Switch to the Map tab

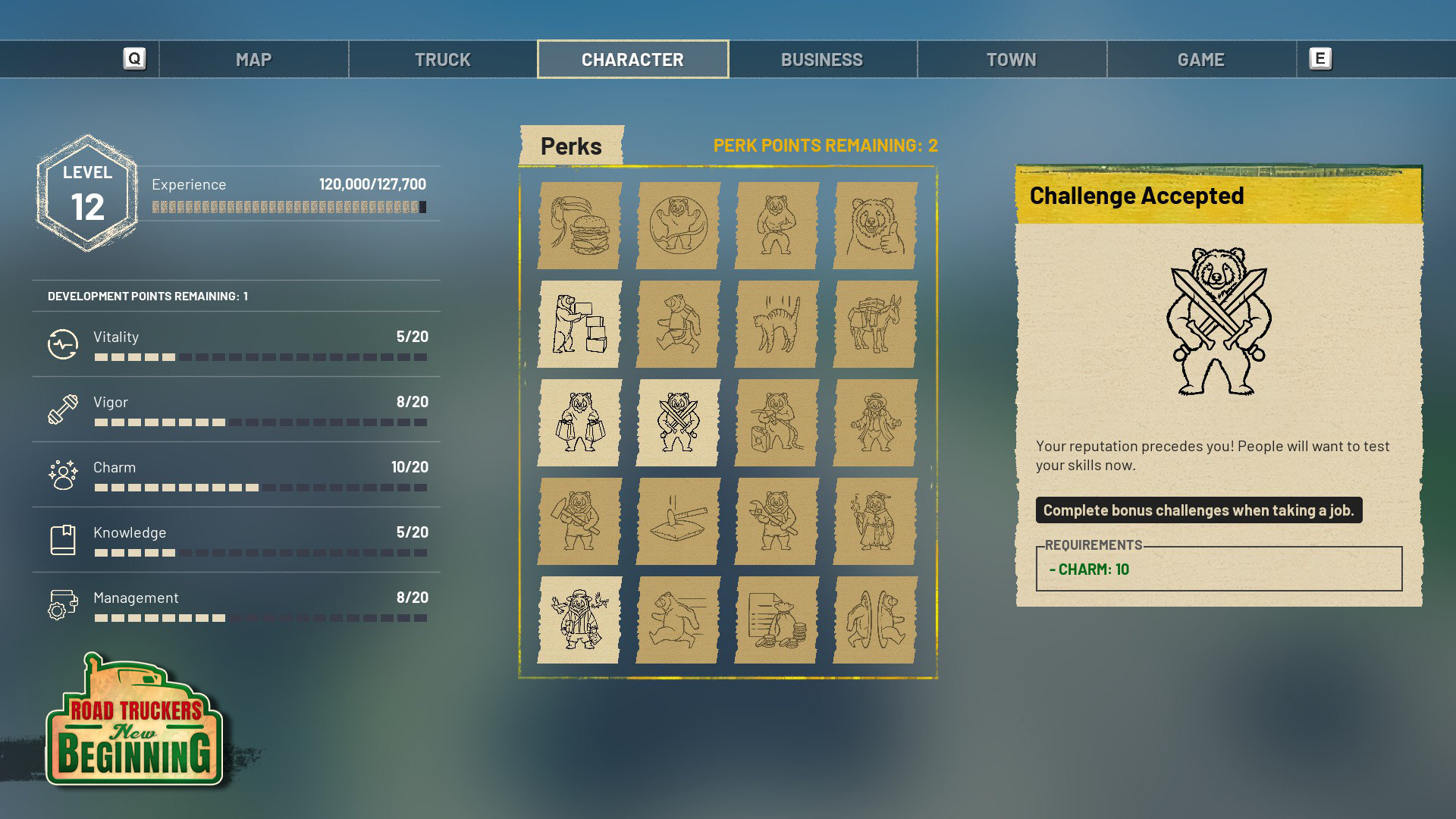click(x=253, y=59)
